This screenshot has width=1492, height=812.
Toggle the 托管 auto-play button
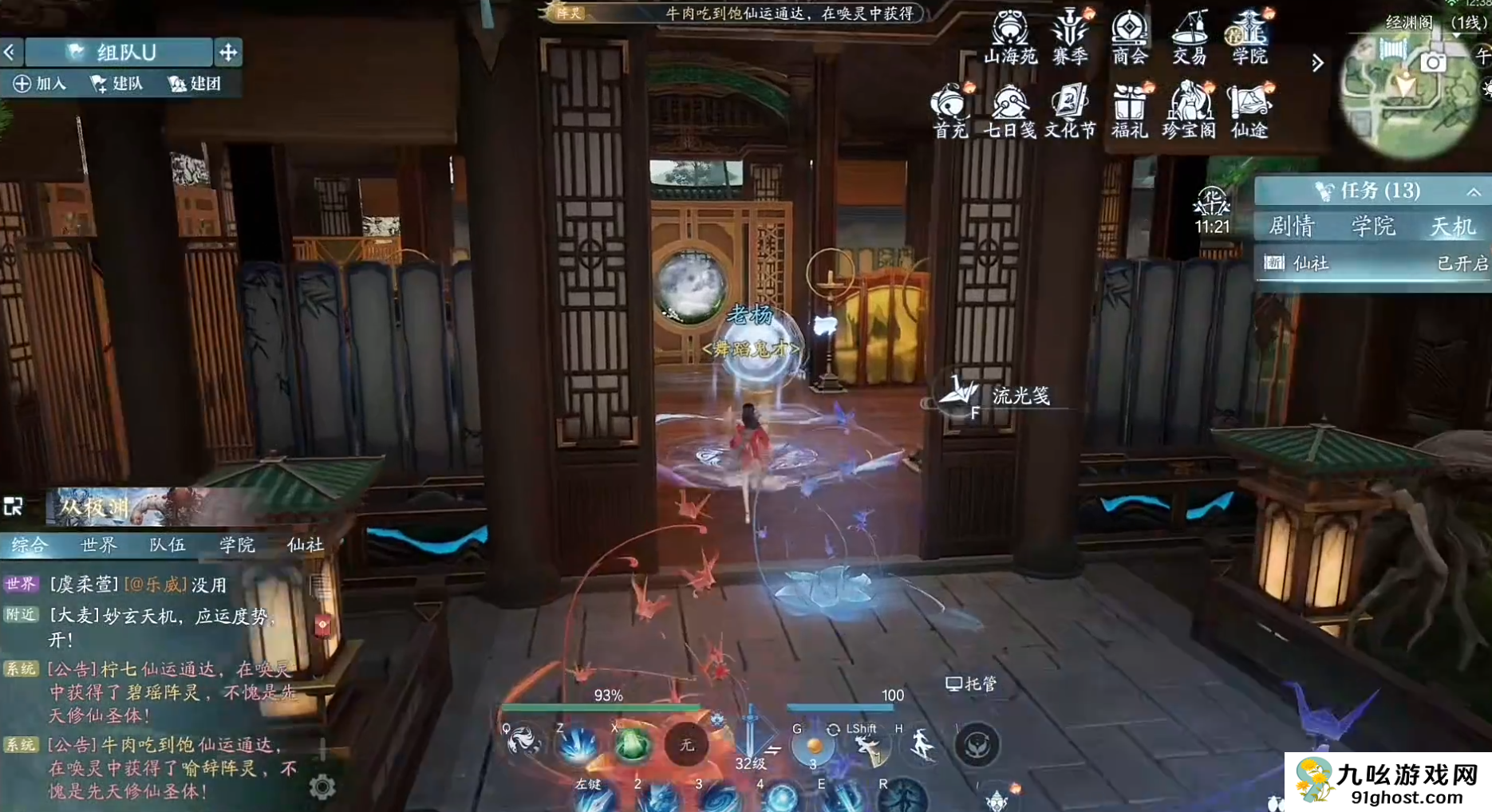(x=971, y=684)
